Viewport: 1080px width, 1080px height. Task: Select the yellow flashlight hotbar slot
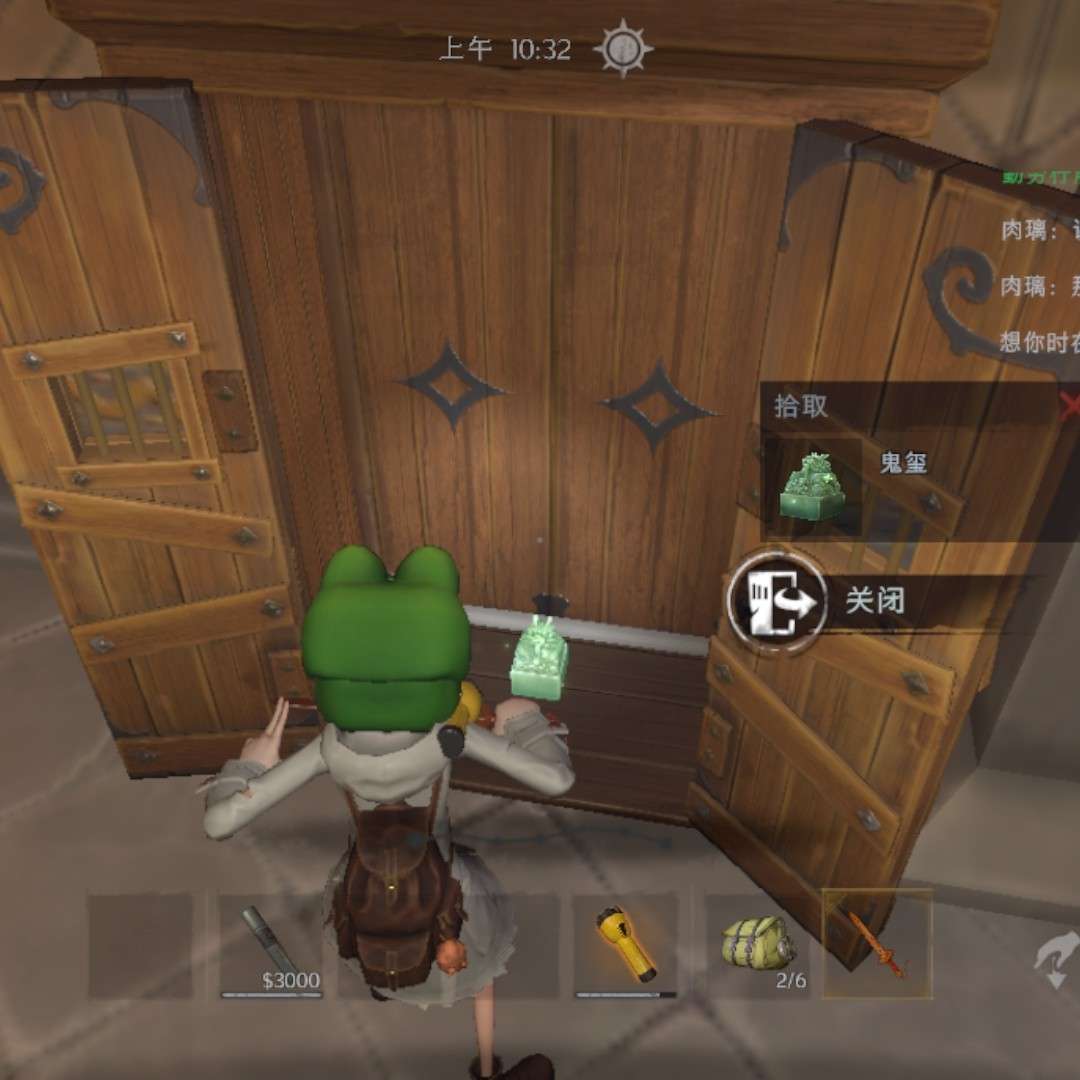tap(625, 945)
